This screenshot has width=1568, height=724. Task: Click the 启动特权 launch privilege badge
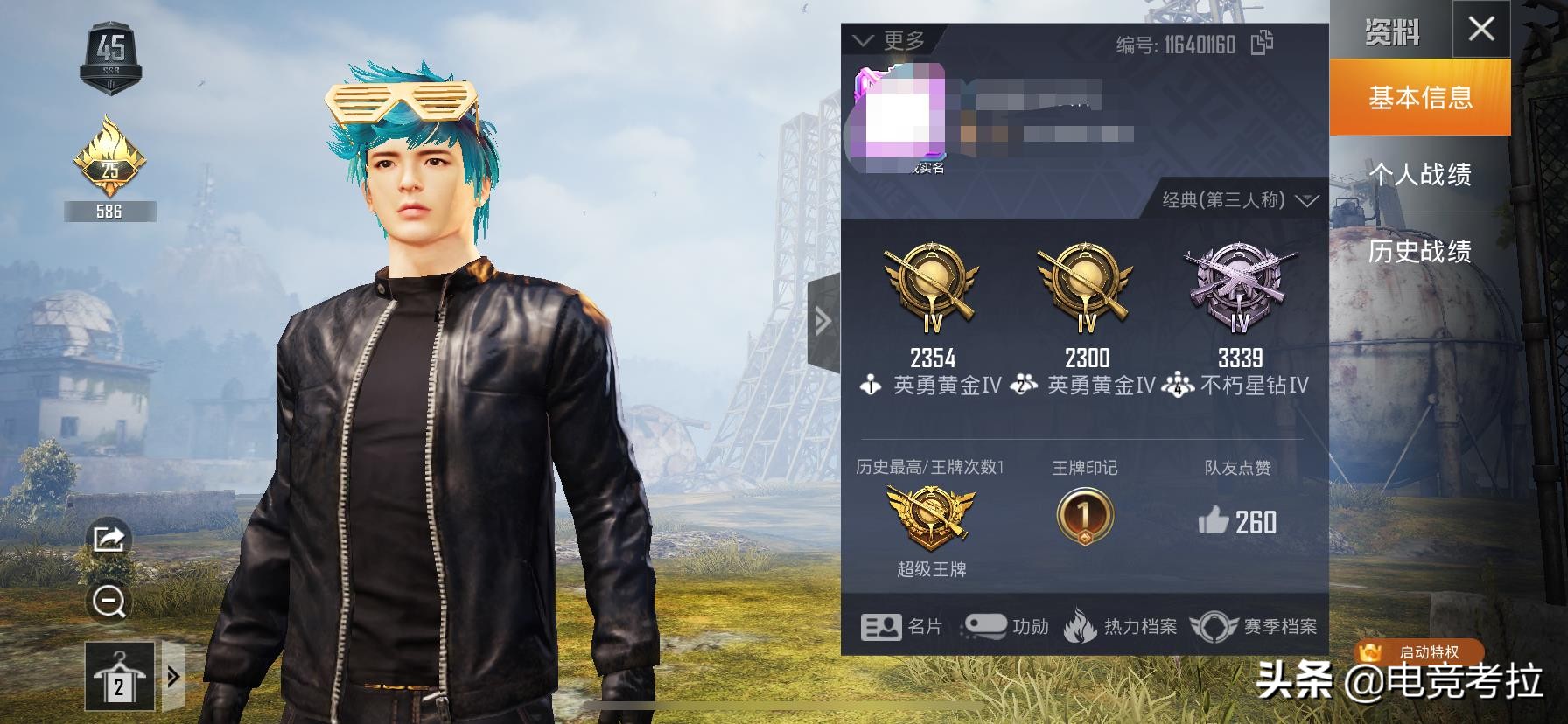[x=1417, y=652]
